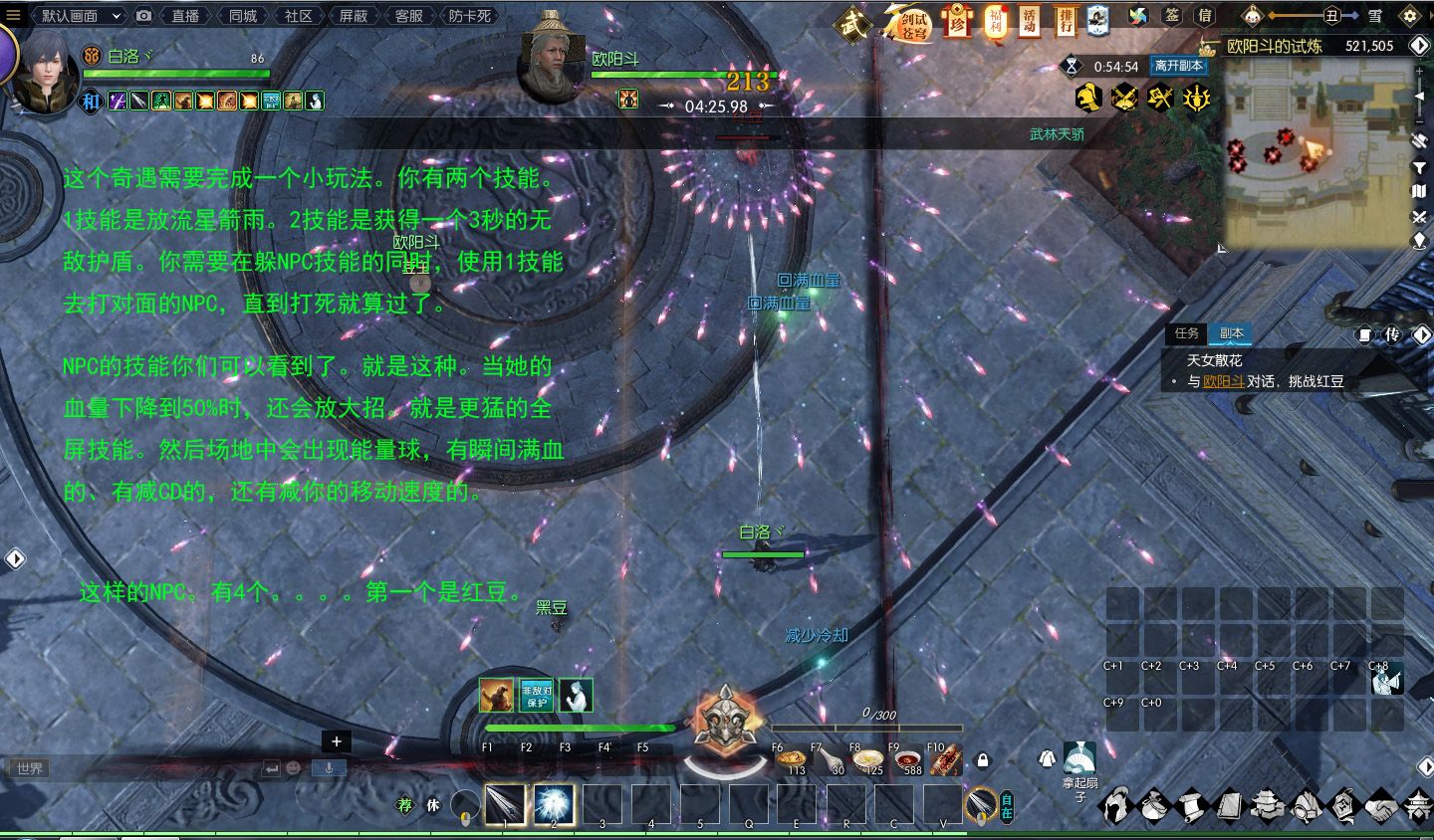The height and width of the screenshot is (840, 1434).
Task: Activate the invincible shield skill in slot 2
Action: [x=554, y=804]
